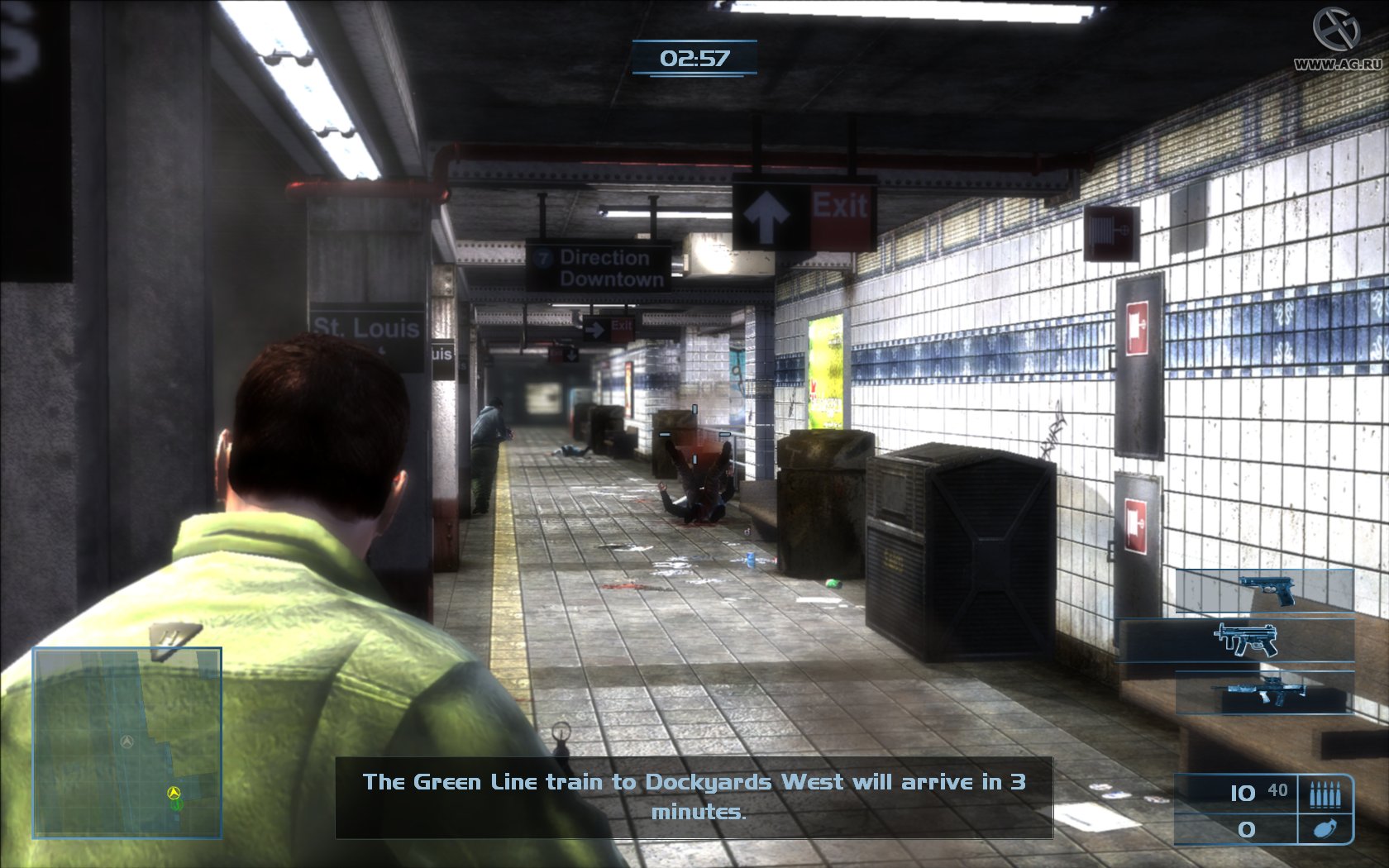Open the minimap
Screen dimensions: 1389x868
click(127, 742)
